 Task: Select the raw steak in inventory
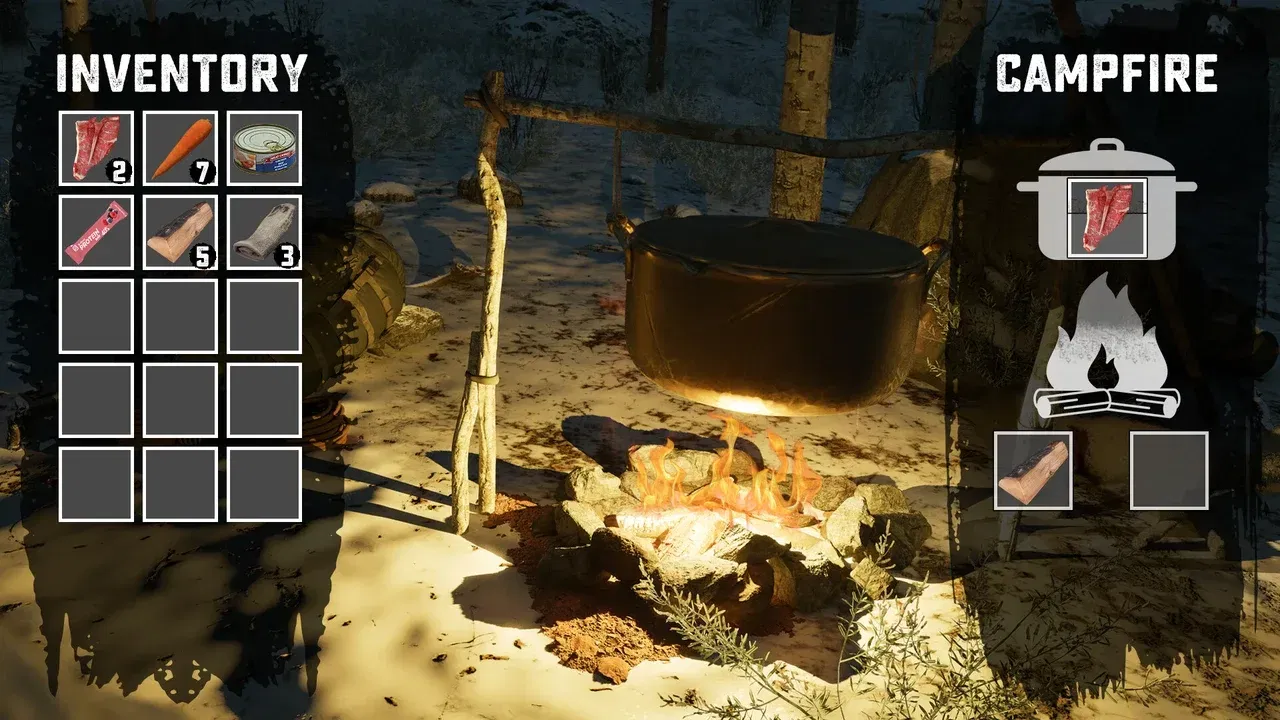(94, 145)
